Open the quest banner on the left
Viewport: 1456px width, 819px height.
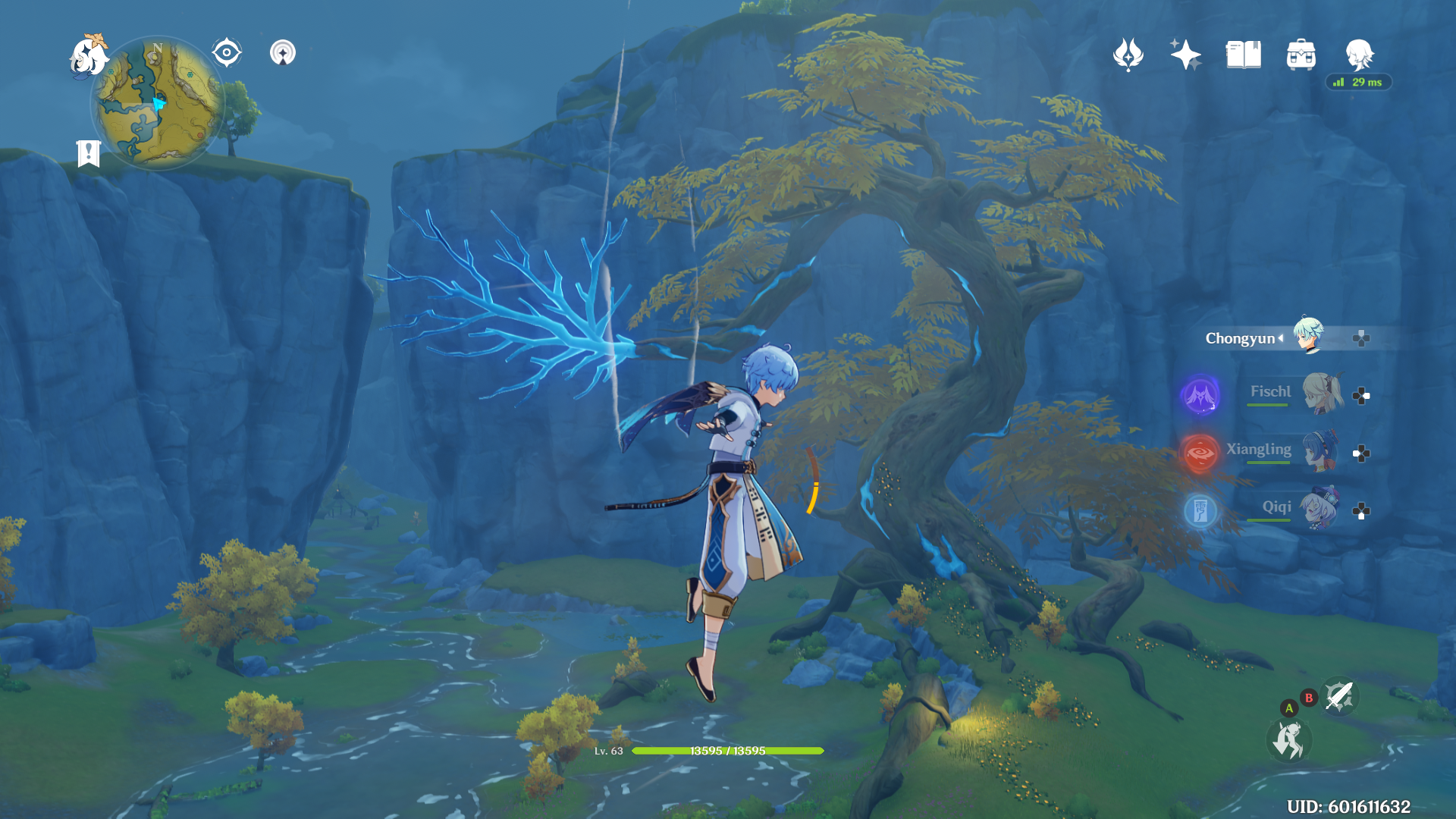coord(89,152)
